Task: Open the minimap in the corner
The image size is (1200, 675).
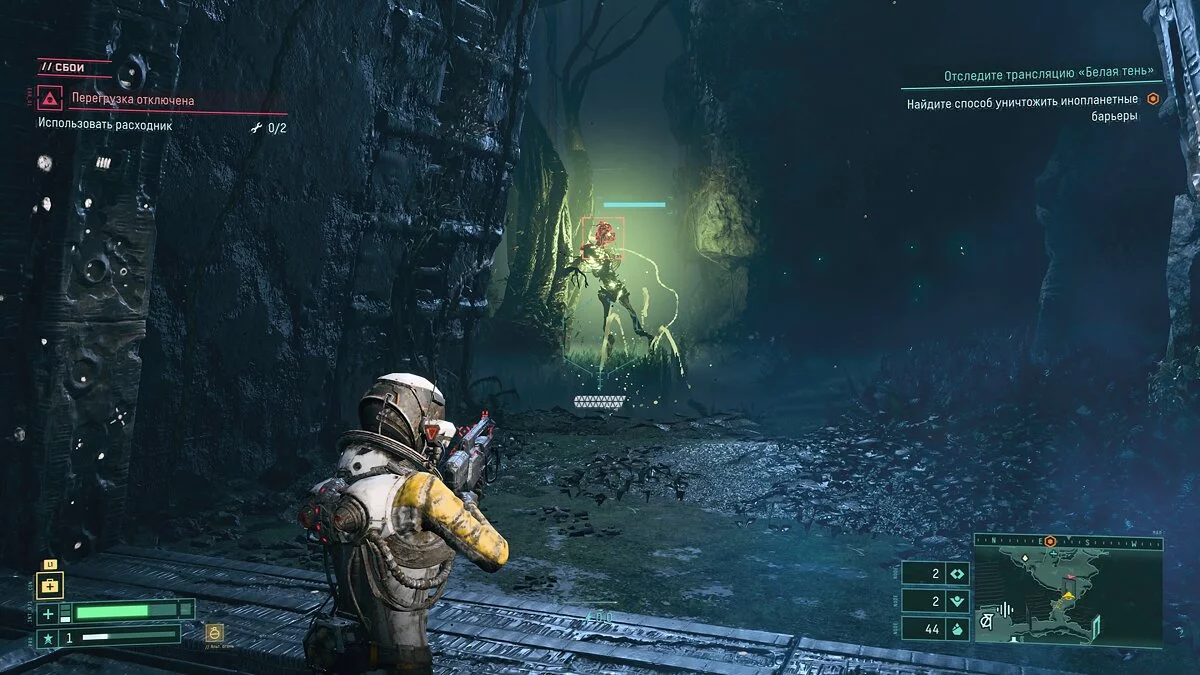Action: pyautogui.click(x=1068, y=592)
